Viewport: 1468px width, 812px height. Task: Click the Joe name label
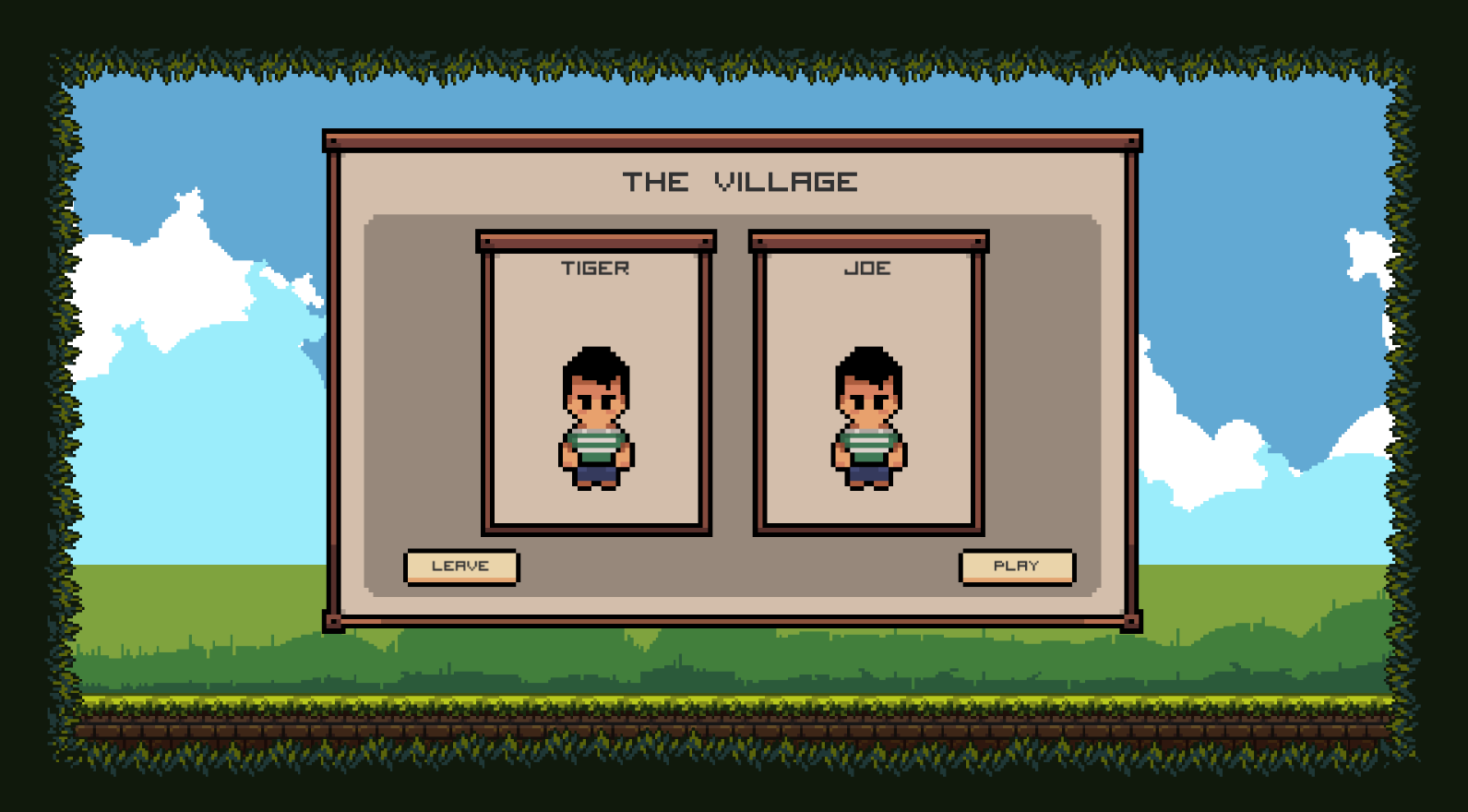pos(867,269)
